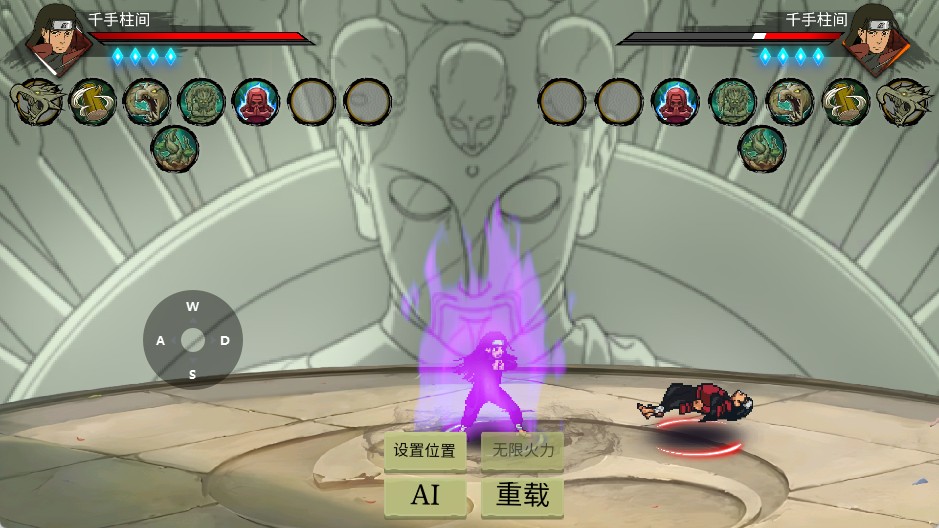Select the opponent's golden log substitution skill
Screen dimensions: 939x528
846,101
